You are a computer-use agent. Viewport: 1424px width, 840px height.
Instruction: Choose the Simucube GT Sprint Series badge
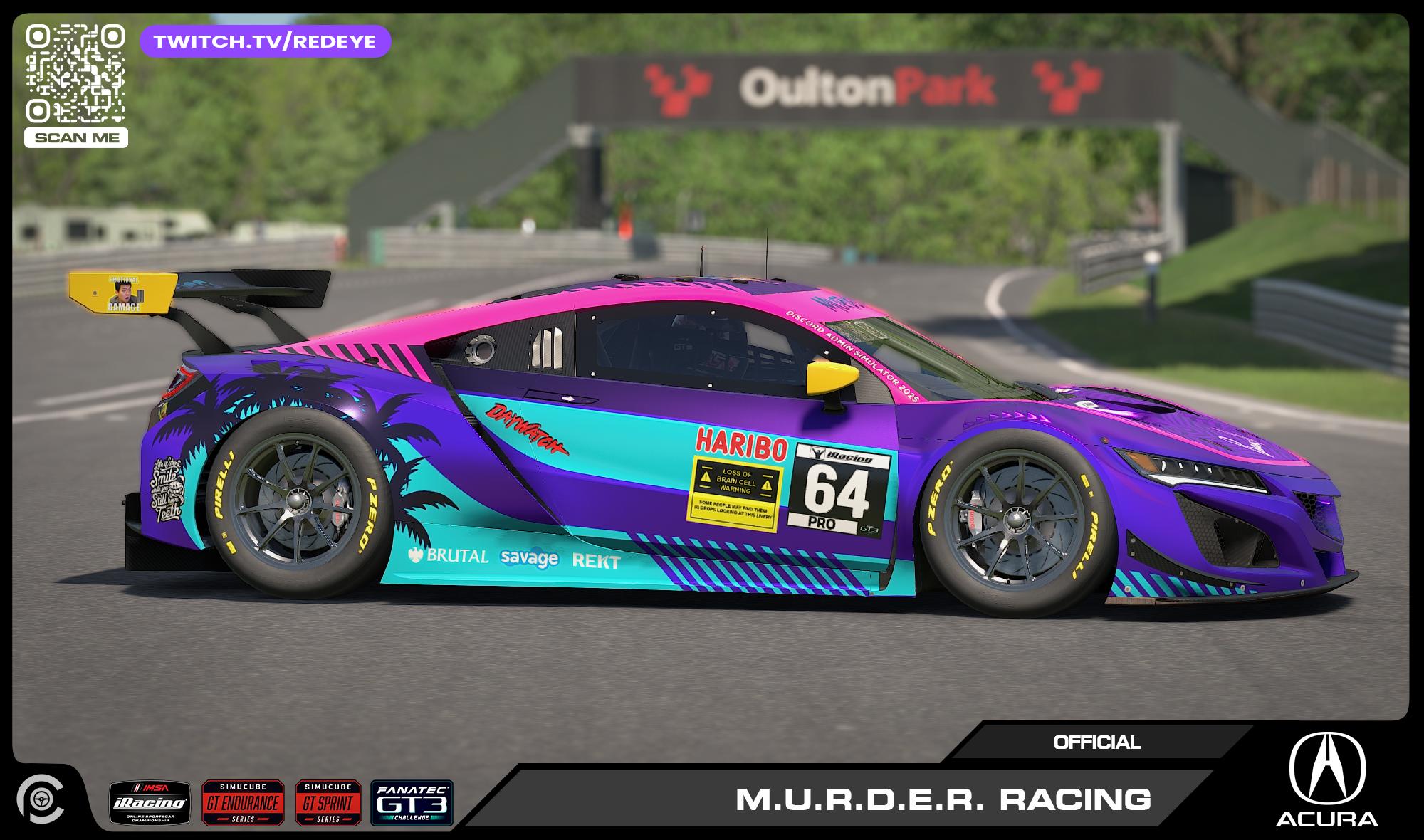point(328,803)
